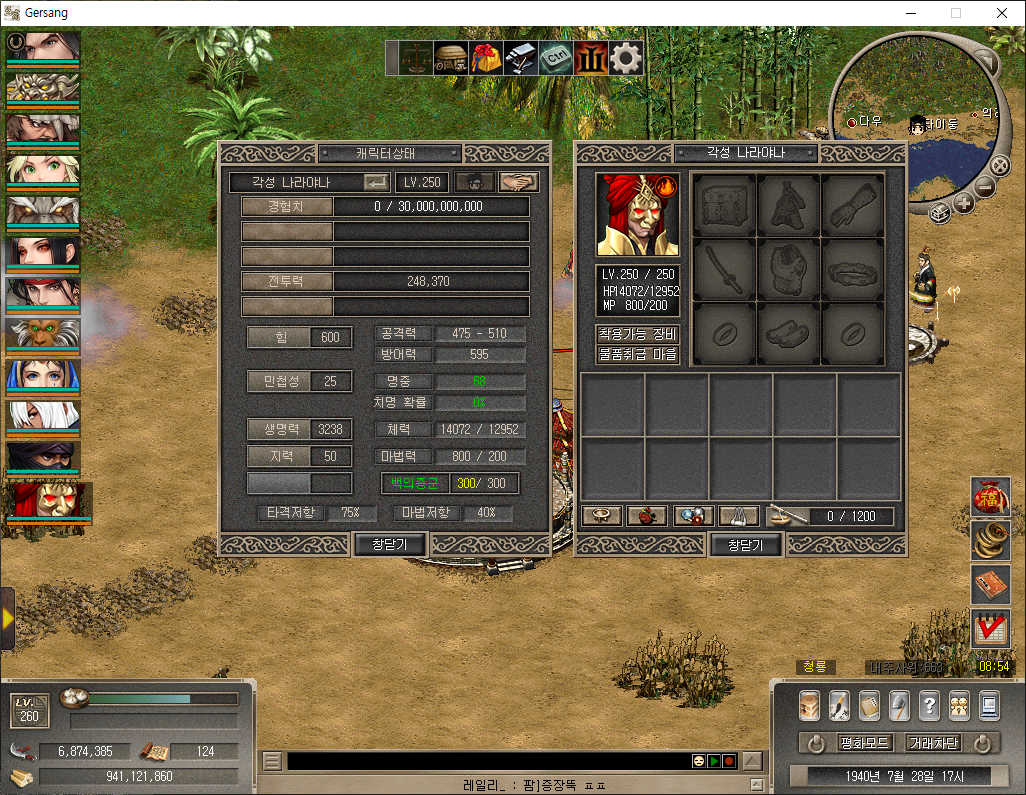
Task: Toggle the 거래차단 trade block button
Action: coord(933,743)
